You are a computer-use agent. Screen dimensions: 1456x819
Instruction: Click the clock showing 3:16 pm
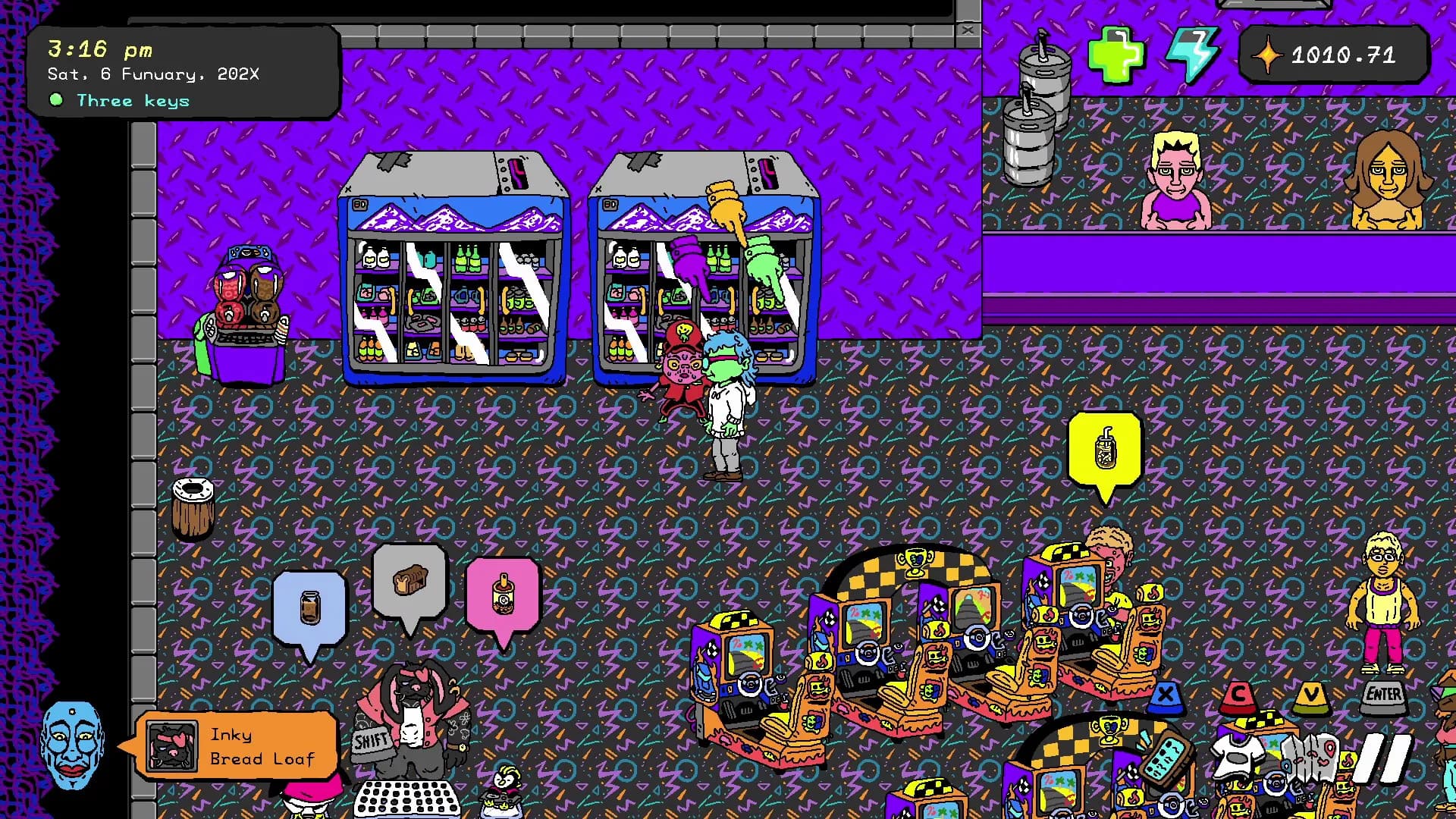click(101, 49)
